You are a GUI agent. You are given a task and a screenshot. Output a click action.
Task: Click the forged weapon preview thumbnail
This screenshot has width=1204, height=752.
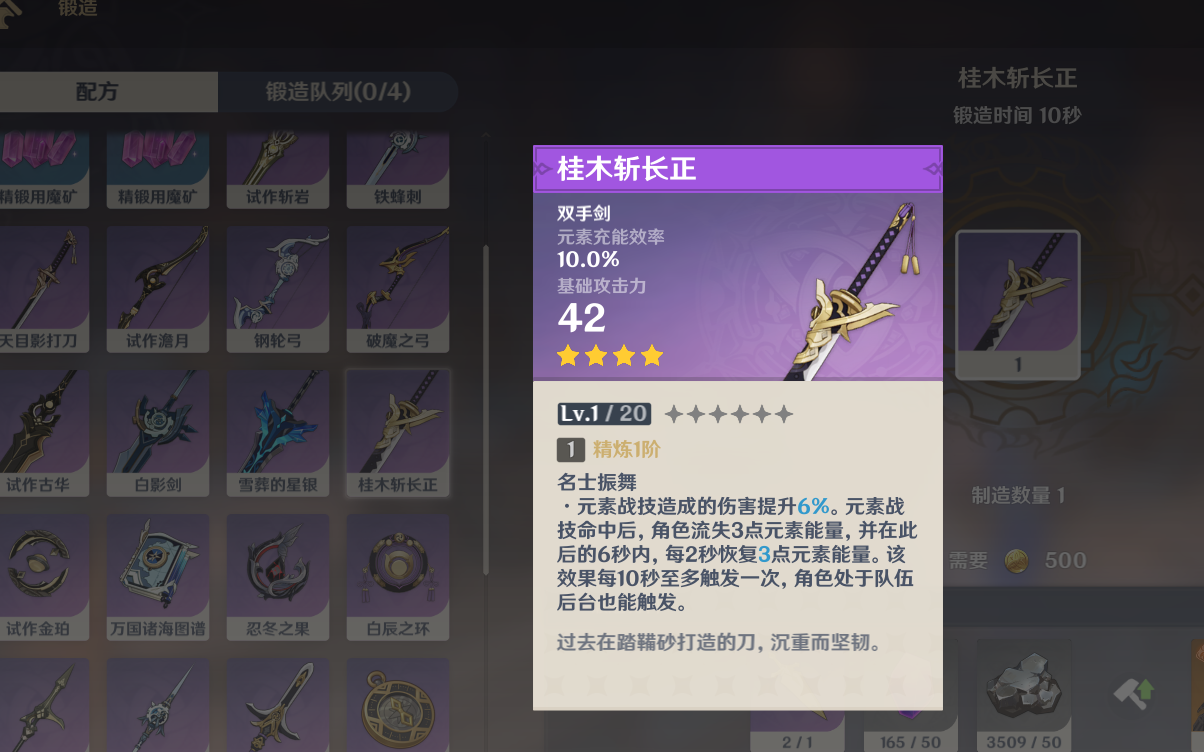click(x=1018, y=304)
